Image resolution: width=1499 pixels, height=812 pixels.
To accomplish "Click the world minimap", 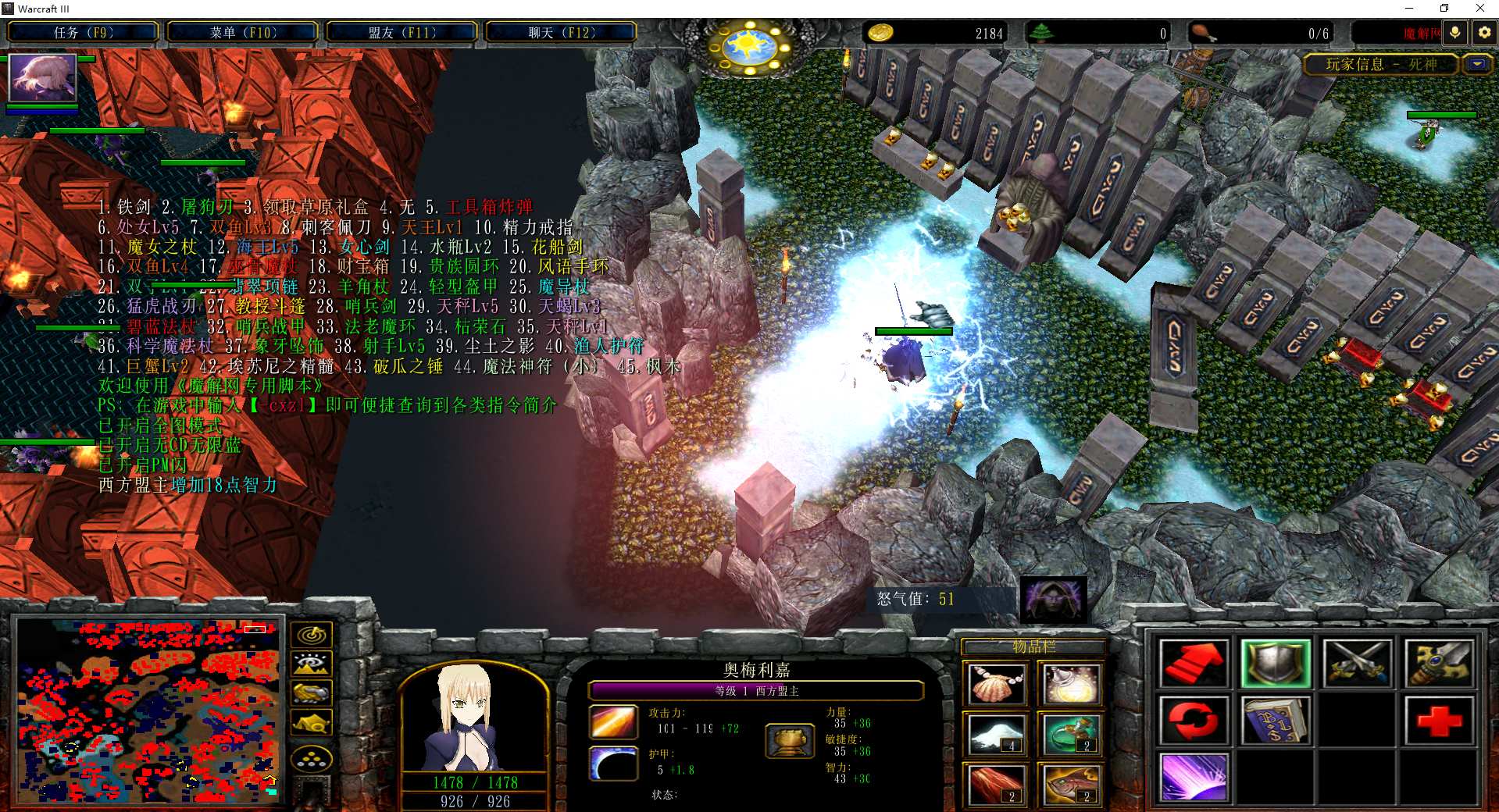I will tap(148, 710).
